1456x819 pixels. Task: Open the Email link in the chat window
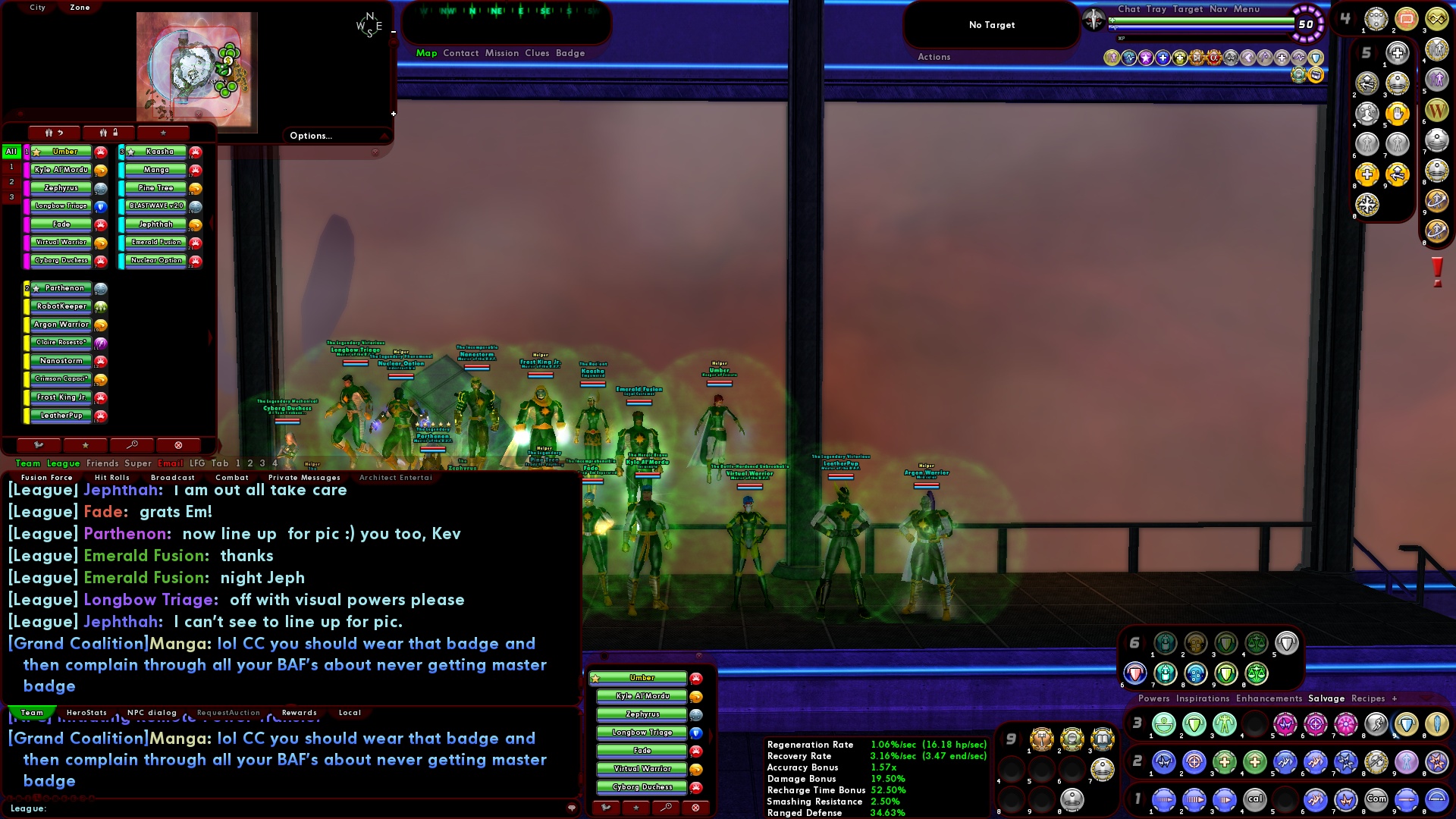(171, 463)
